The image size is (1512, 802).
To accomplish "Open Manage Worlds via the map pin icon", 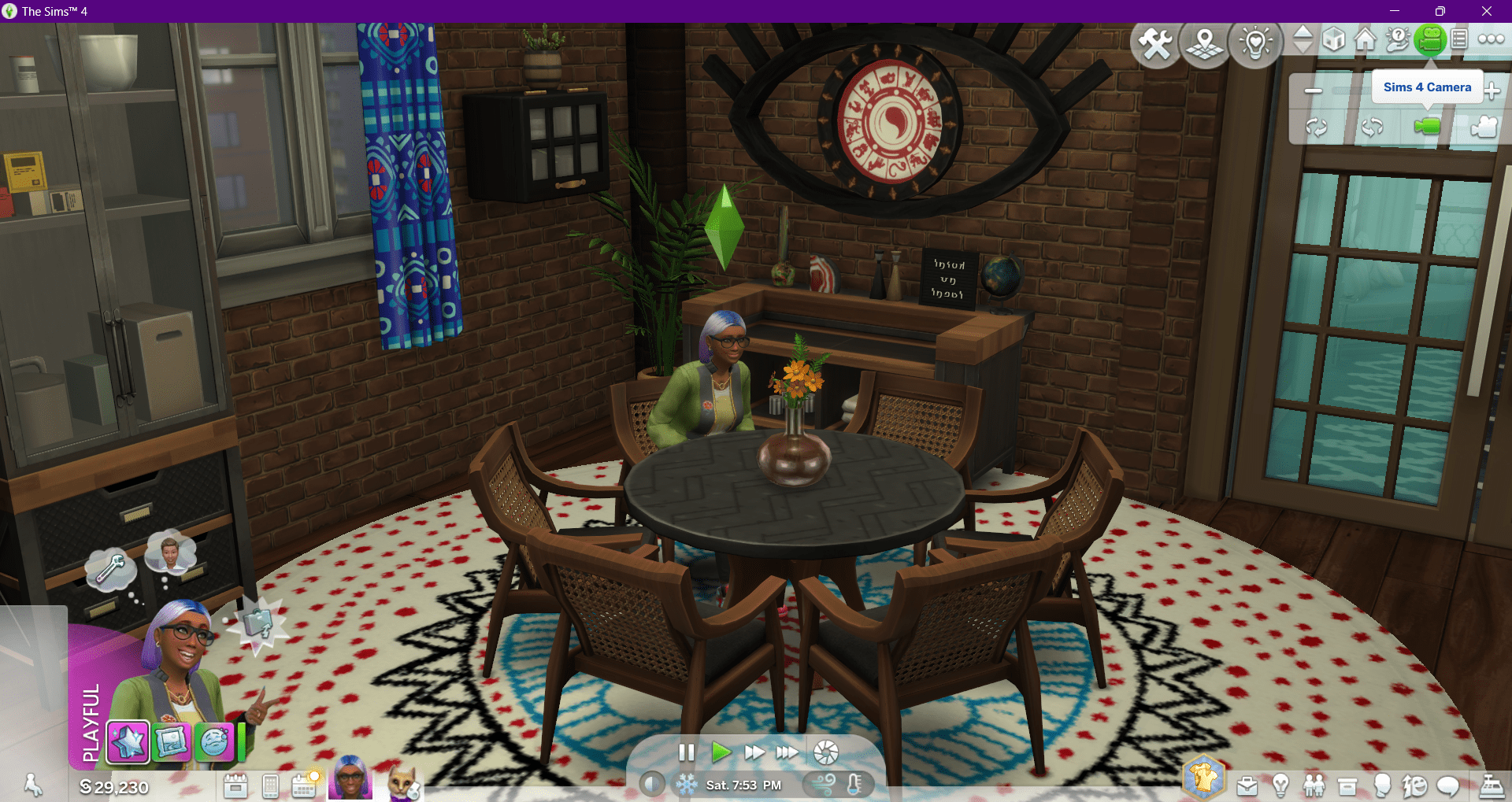I will 1205,43.
